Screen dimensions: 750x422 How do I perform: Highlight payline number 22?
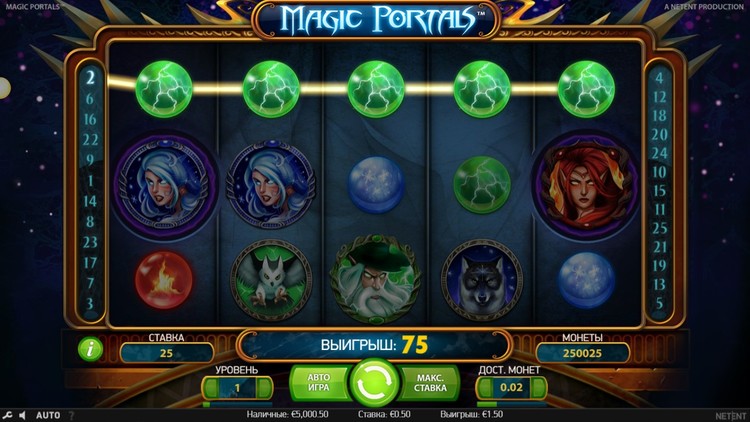[x=90, y=138]
